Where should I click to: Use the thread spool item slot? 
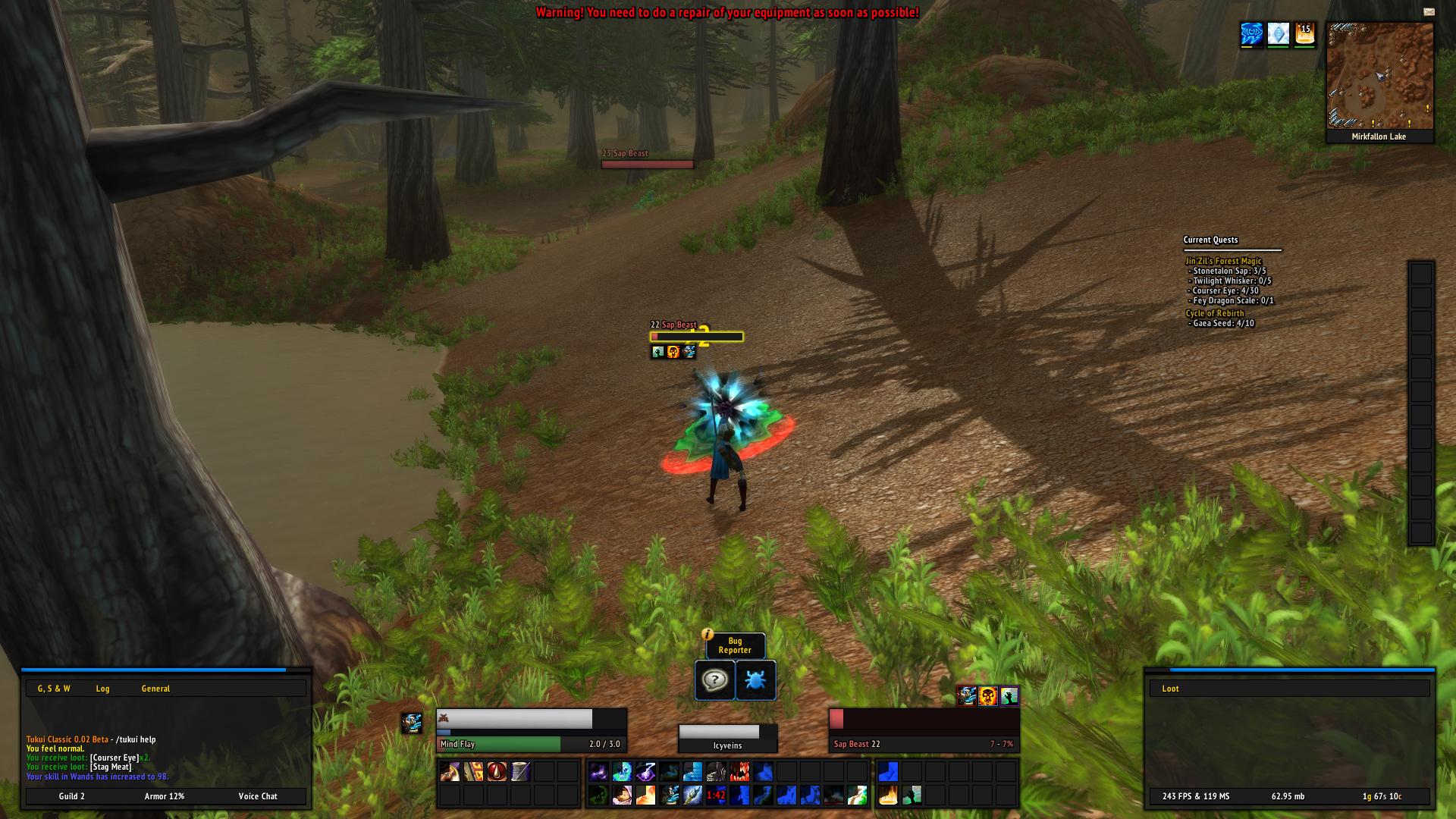[520, 772]
